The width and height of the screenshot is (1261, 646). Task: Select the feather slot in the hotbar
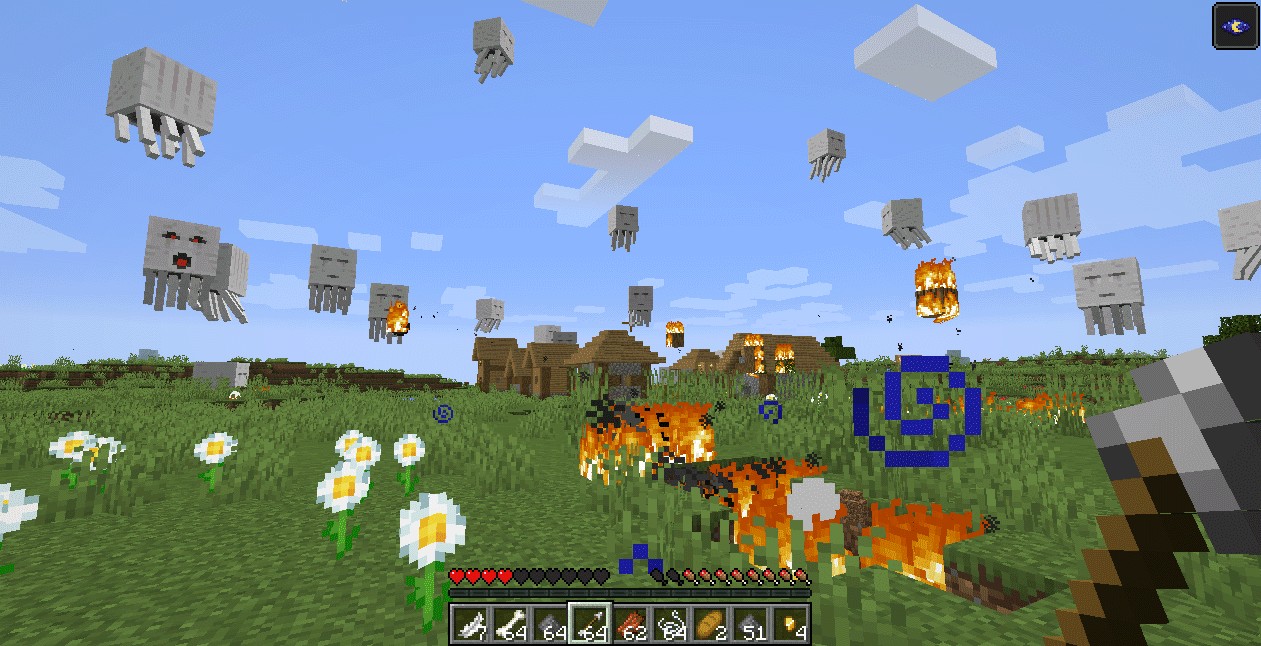point(470,623)
